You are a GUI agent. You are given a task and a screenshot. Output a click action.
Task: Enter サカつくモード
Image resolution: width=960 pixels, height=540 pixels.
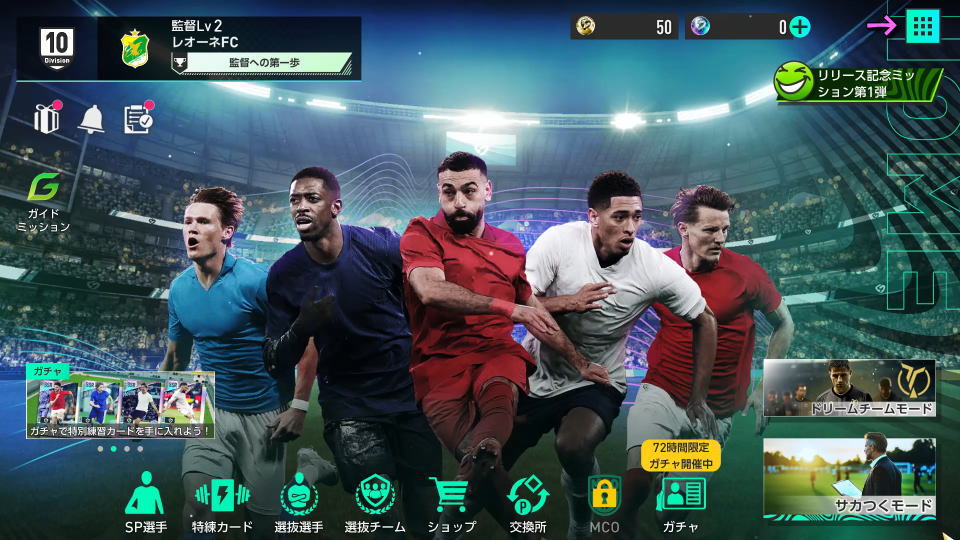pyautogui.click(x=849, y=478)
